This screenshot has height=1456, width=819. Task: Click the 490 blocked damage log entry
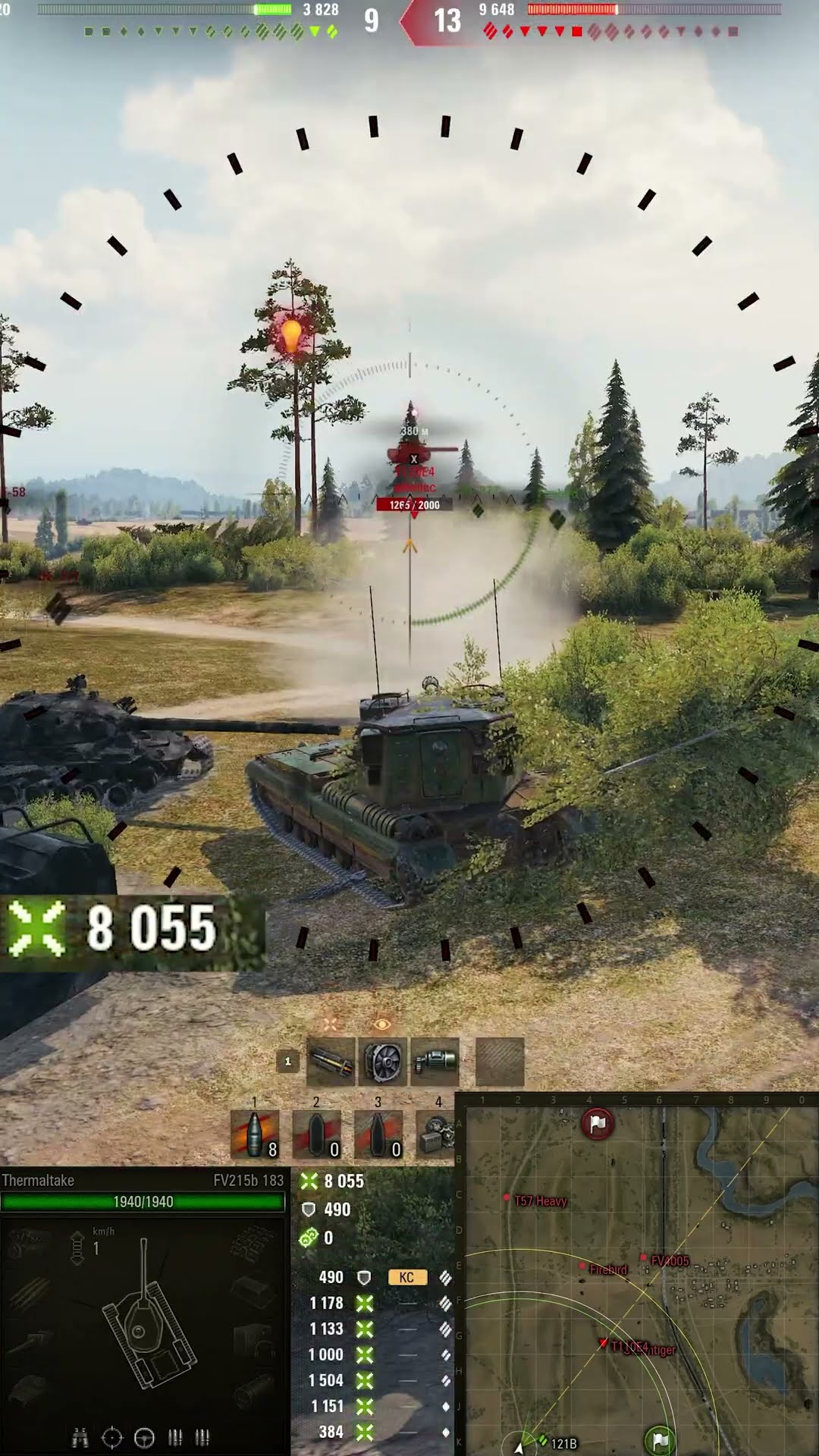331,1278
